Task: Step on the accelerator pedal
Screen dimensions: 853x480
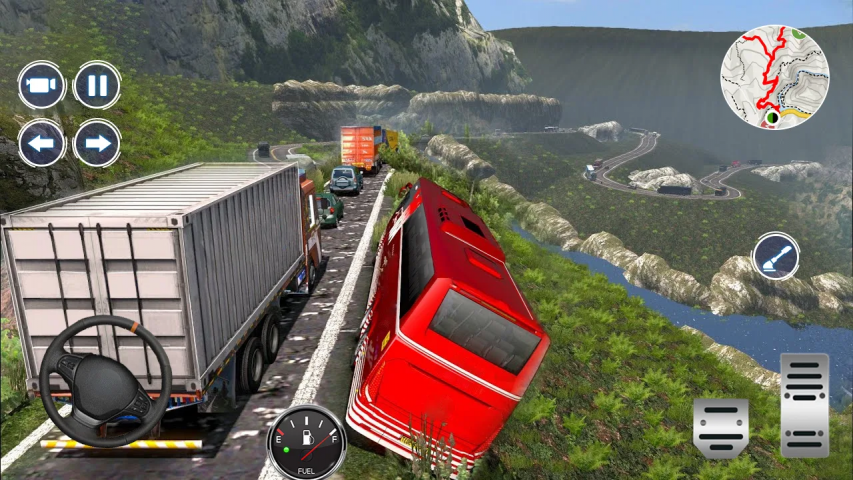Action: click(804, 405)
